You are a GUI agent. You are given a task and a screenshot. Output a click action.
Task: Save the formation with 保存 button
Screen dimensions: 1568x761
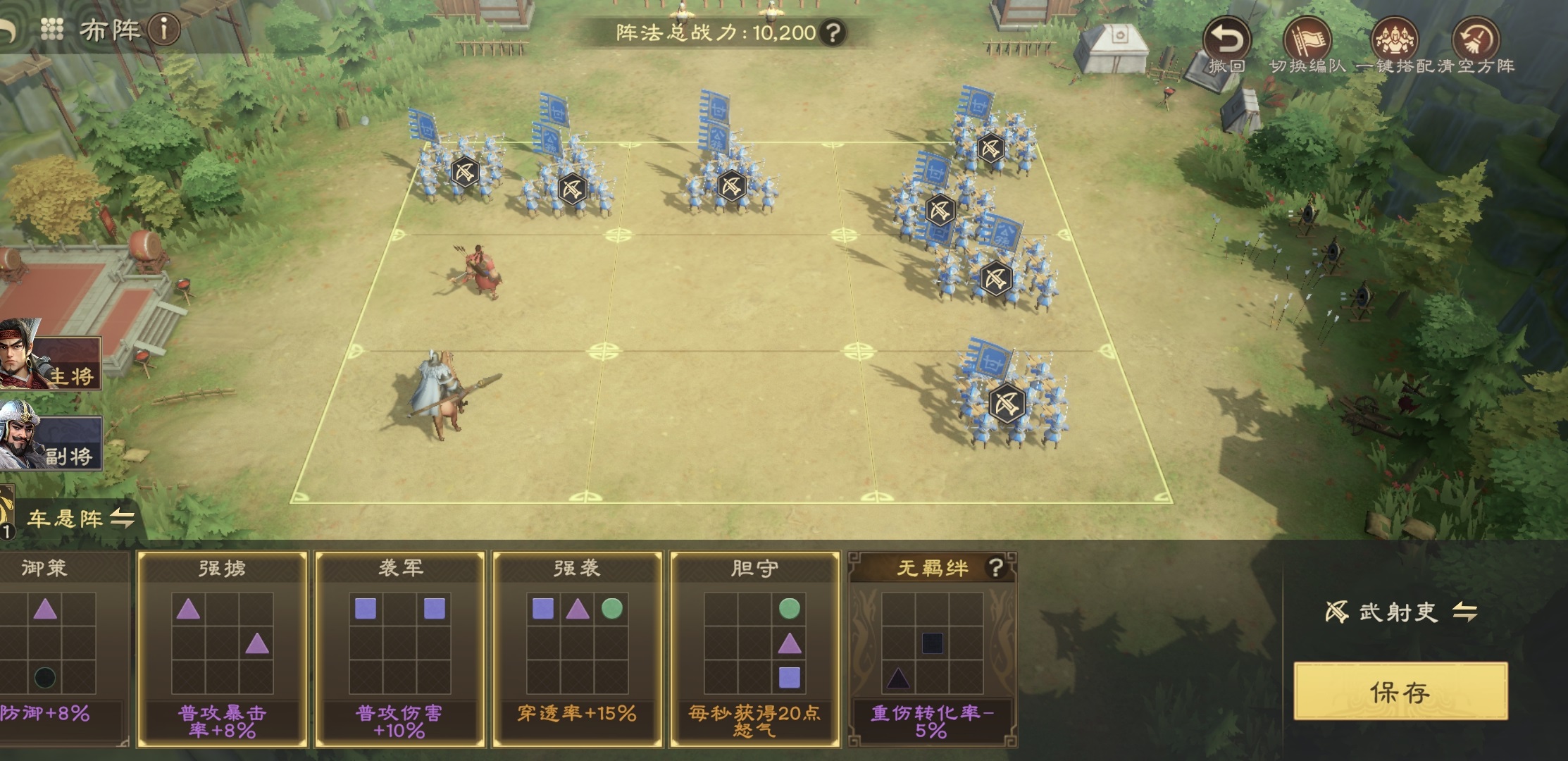1400,691
